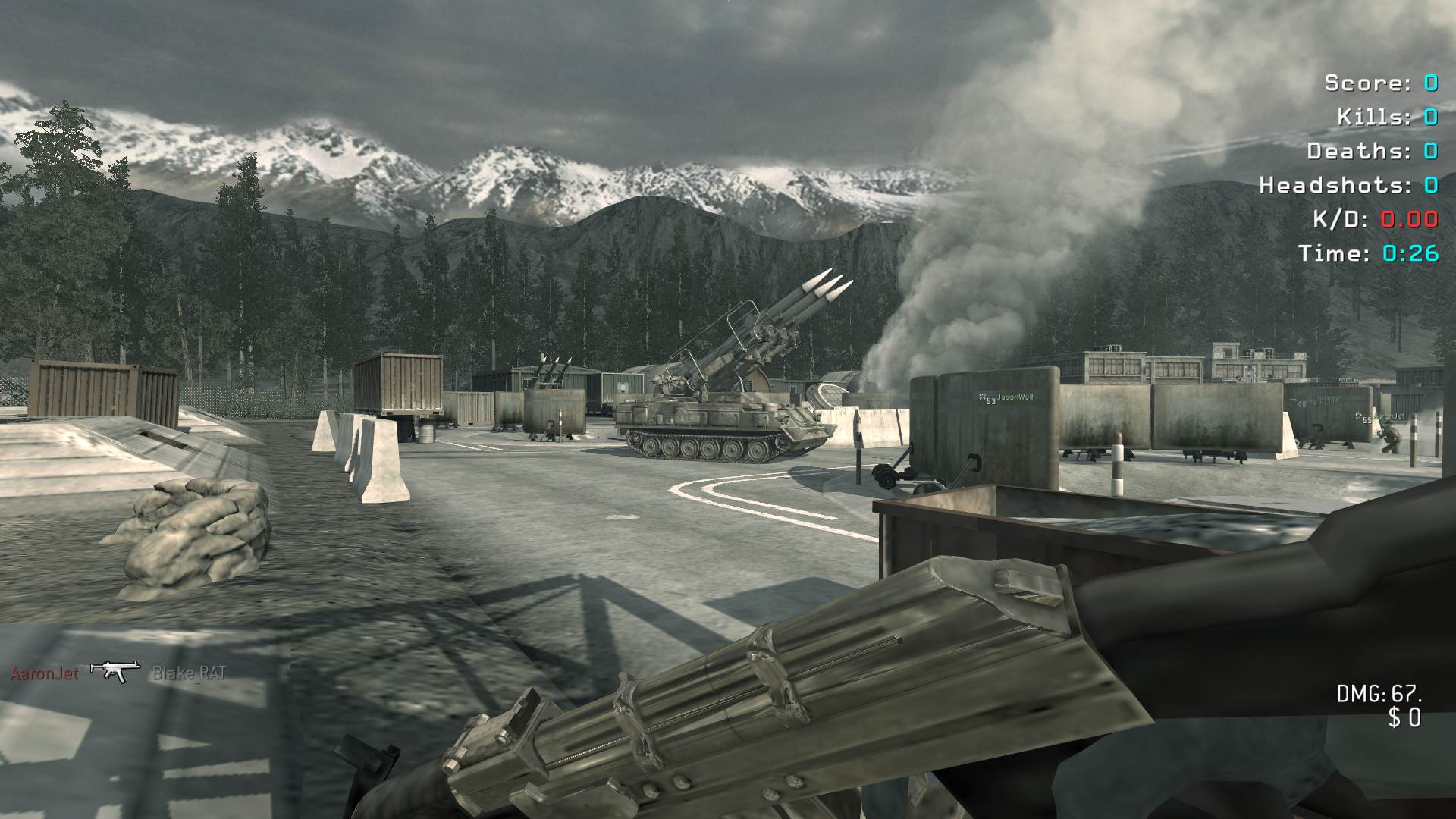The image size is (1456, 819).
Task: Select victim name Blake_RAT in the kill feed
Action: [x=189, y=673]
